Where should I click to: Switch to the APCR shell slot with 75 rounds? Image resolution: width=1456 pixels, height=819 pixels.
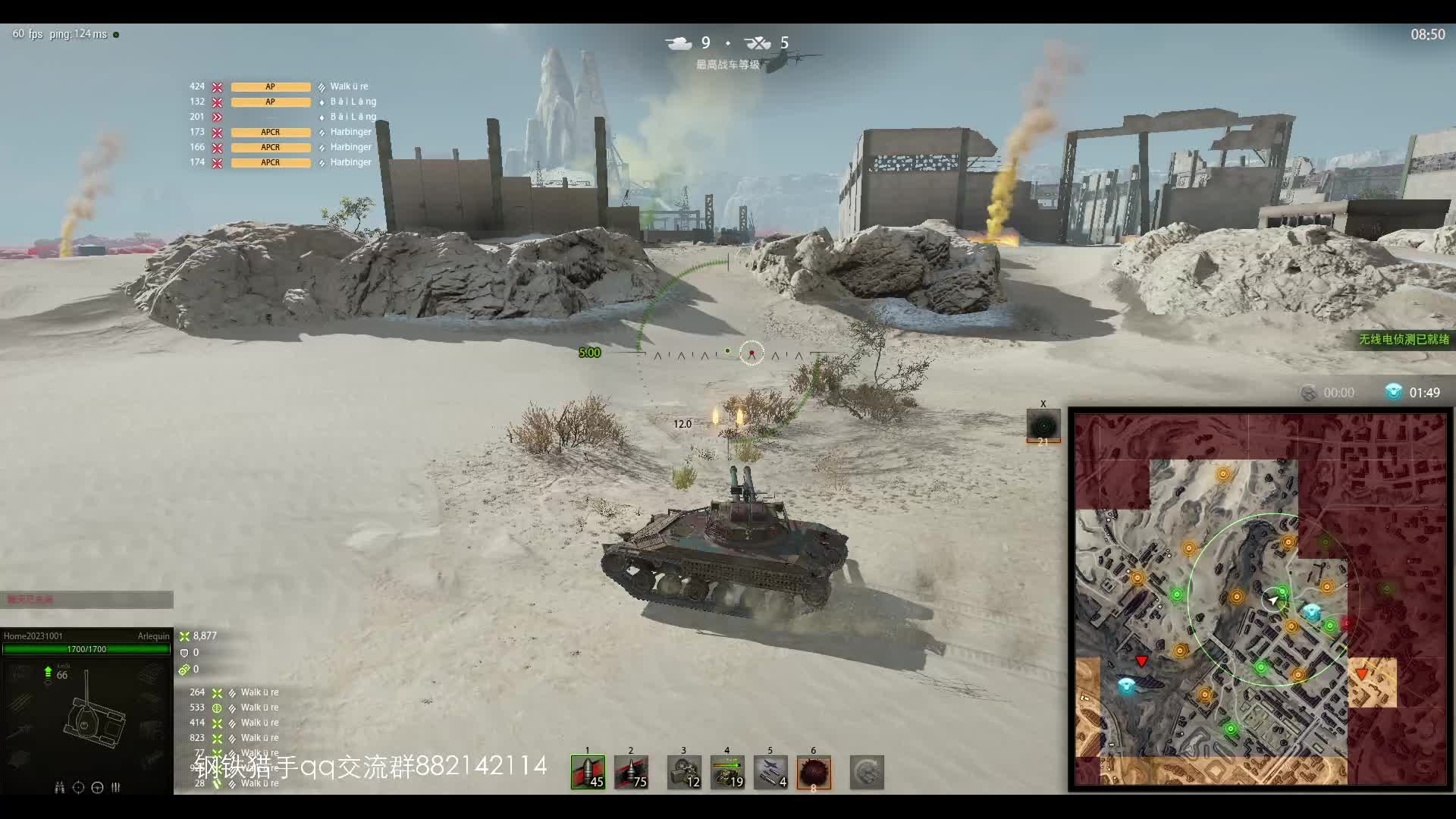point(631,772)
